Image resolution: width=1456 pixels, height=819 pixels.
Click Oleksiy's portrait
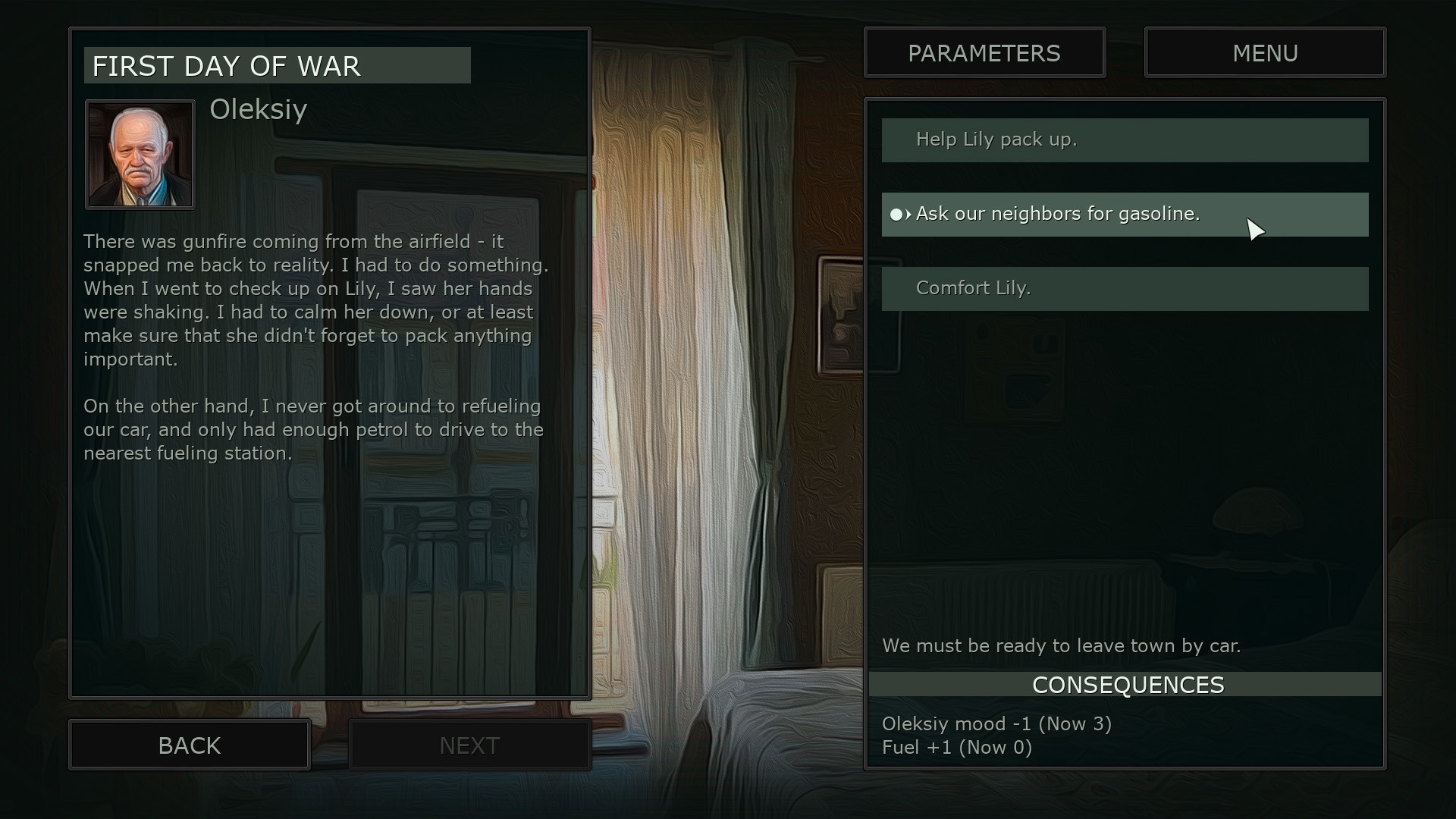[140, 155]
